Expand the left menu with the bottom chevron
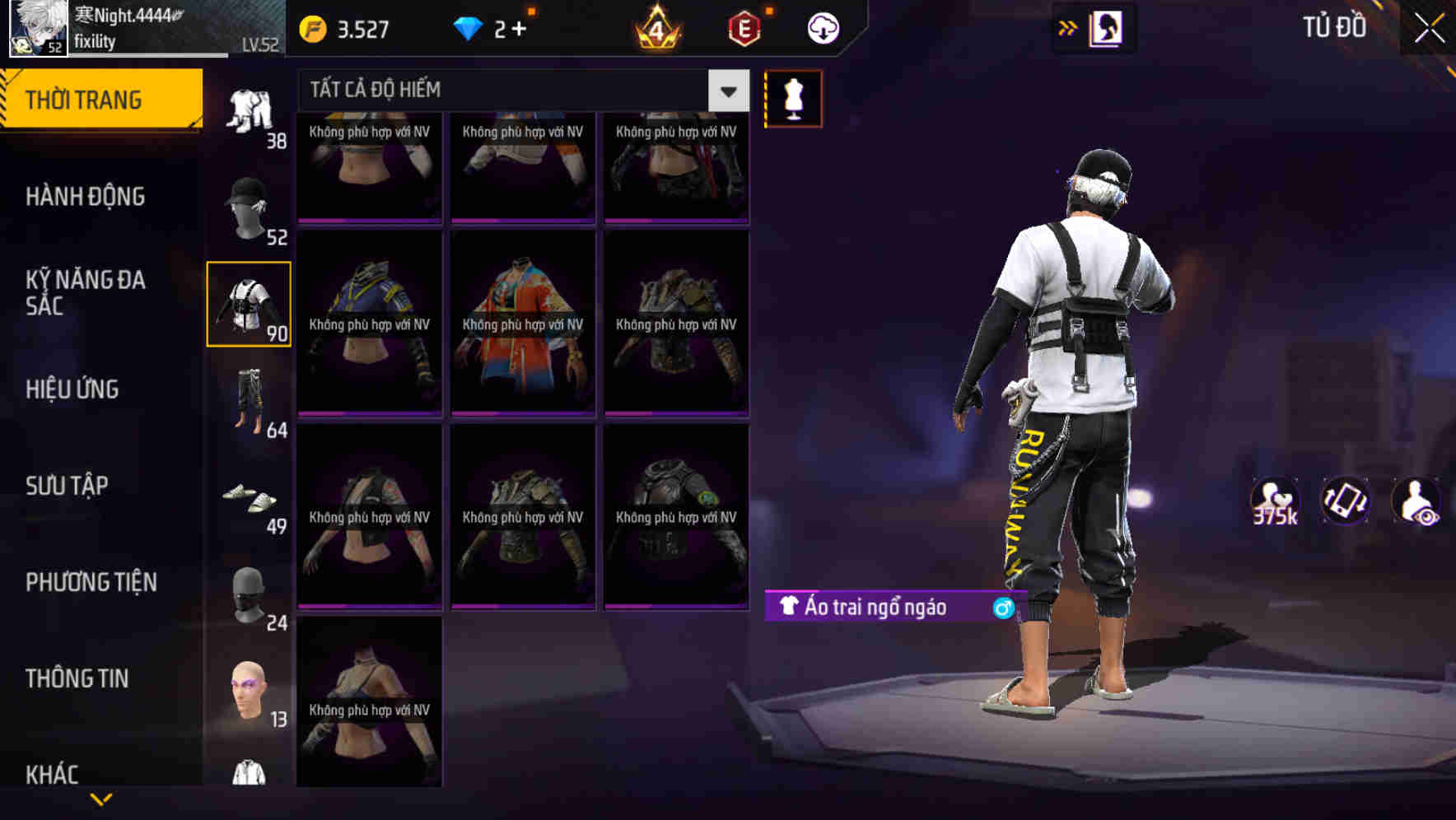Image resolution: width=1456 pixels, height=820 pixels. [x=100, y=799]
